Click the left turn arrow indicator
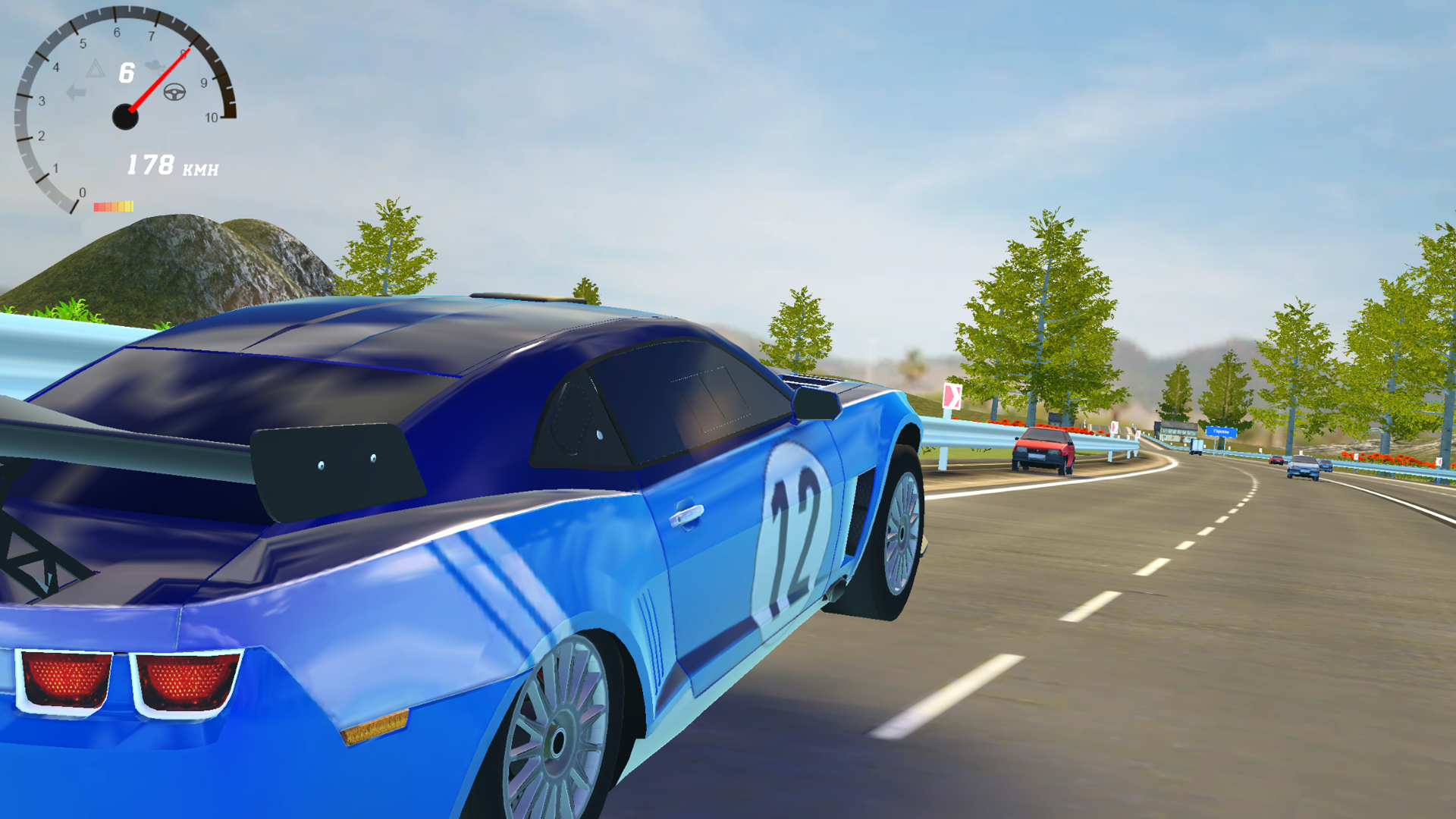The height and width of the screenshot is (819, 1456). pyautogui.click(x=76, y=92)
